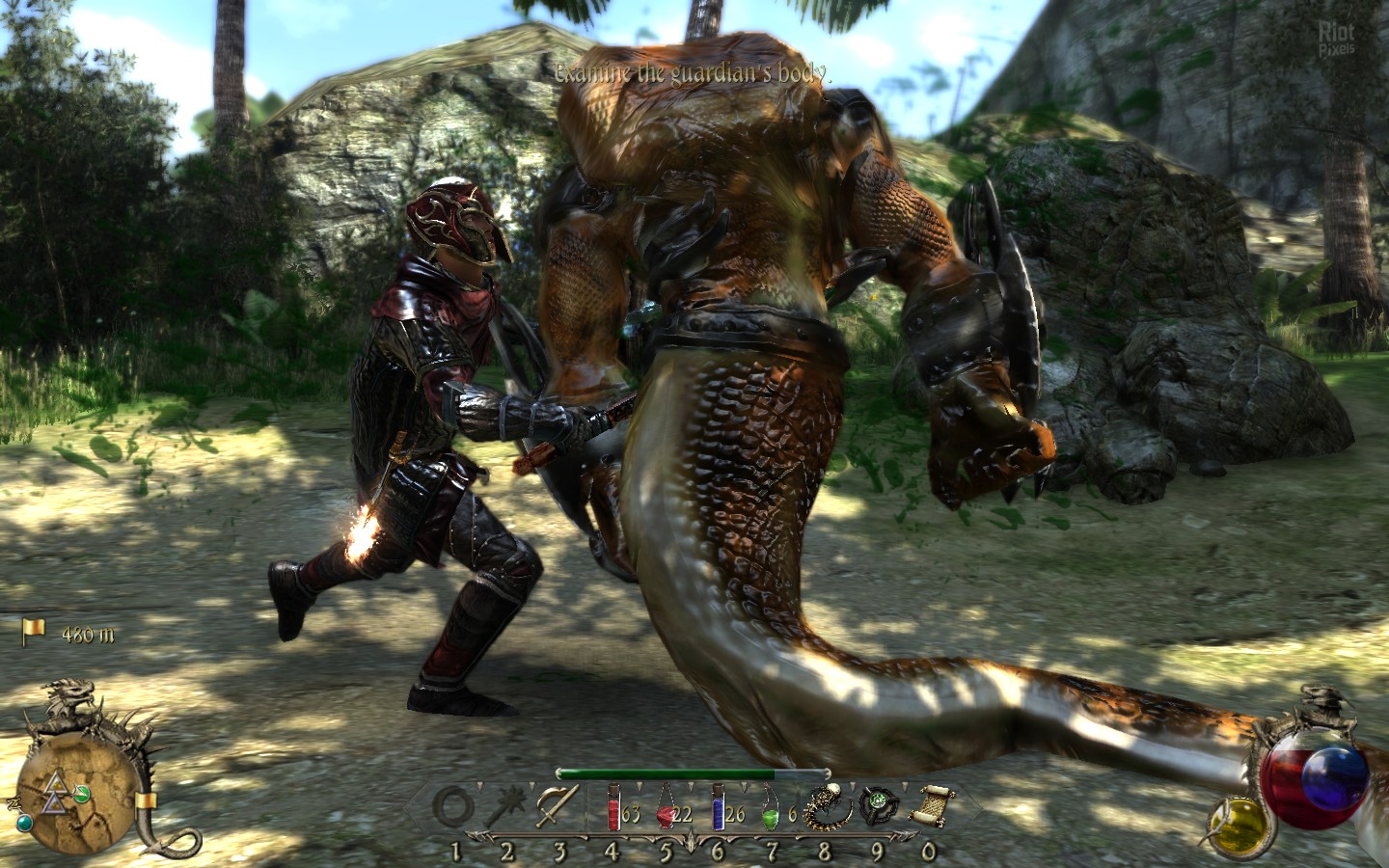Use the green flask potion
This screenshot has width=1389, height=868.
point(769,808)
